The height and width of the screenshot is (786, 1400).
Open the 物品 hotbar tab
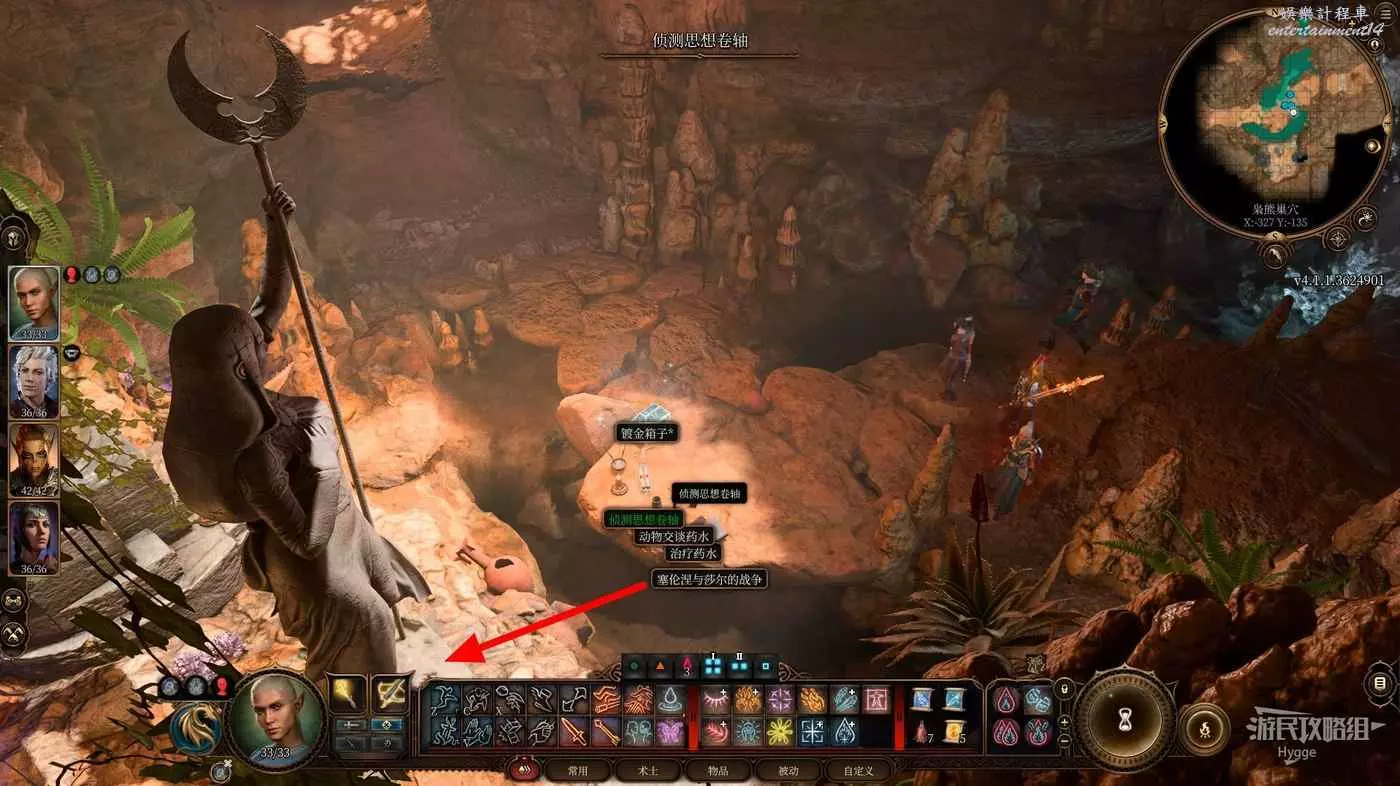718,770
